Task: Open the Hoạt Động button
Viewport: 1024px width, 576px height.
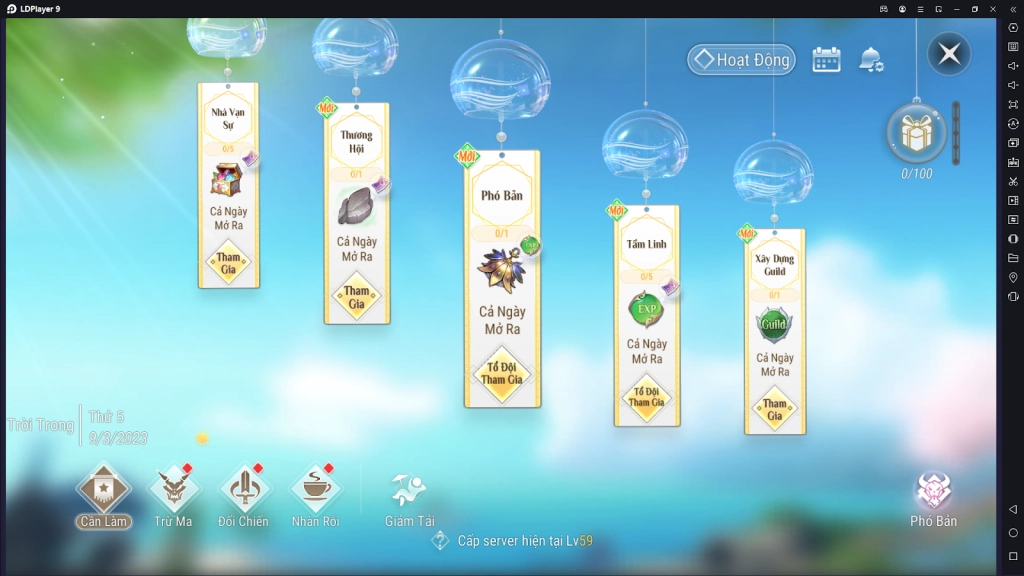Action: pyautogui.click(x=741, y=60)
